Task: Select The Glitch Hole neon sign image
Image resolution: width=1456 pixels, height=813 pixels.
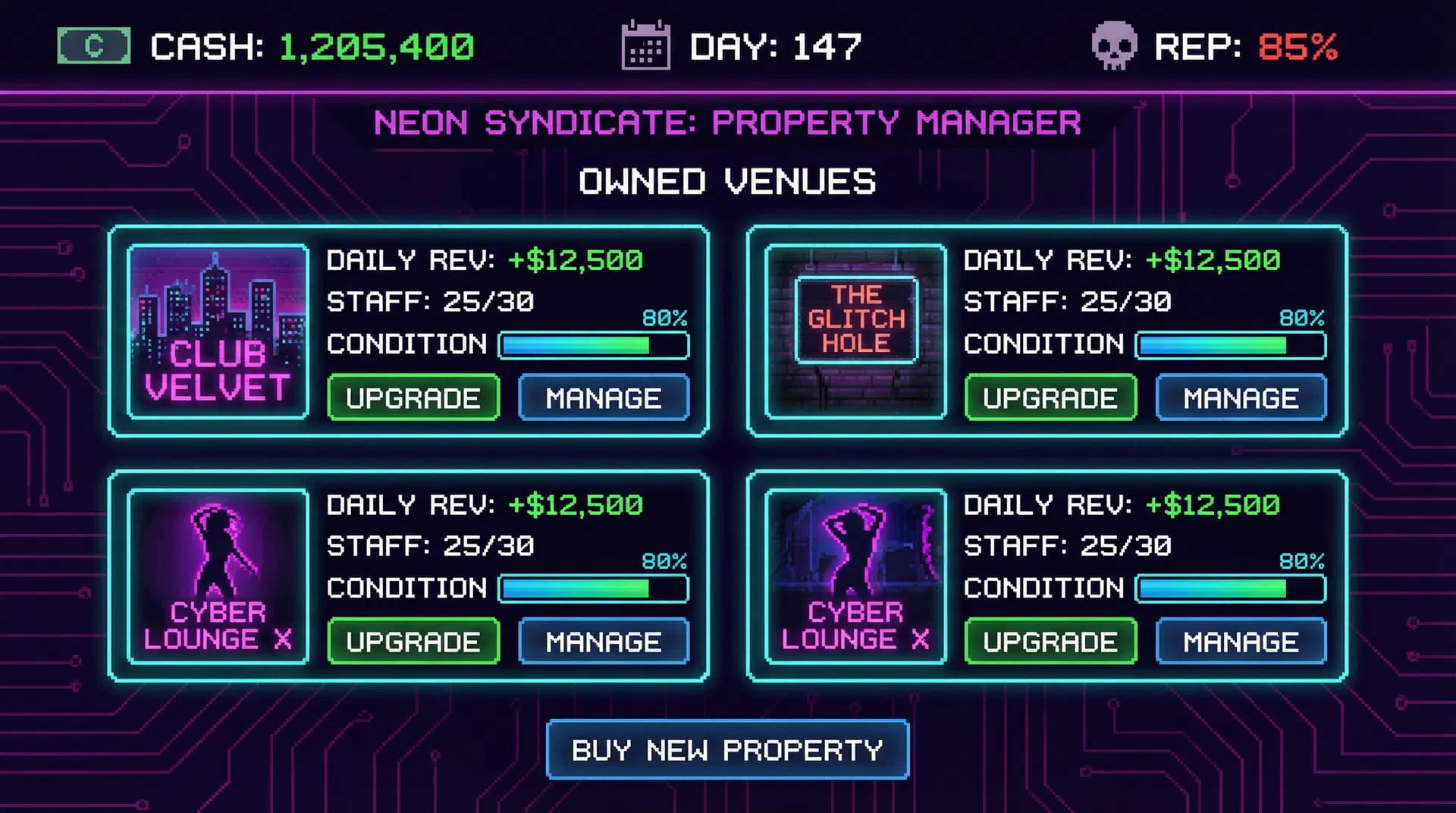Action: click(x=855, y=331)
